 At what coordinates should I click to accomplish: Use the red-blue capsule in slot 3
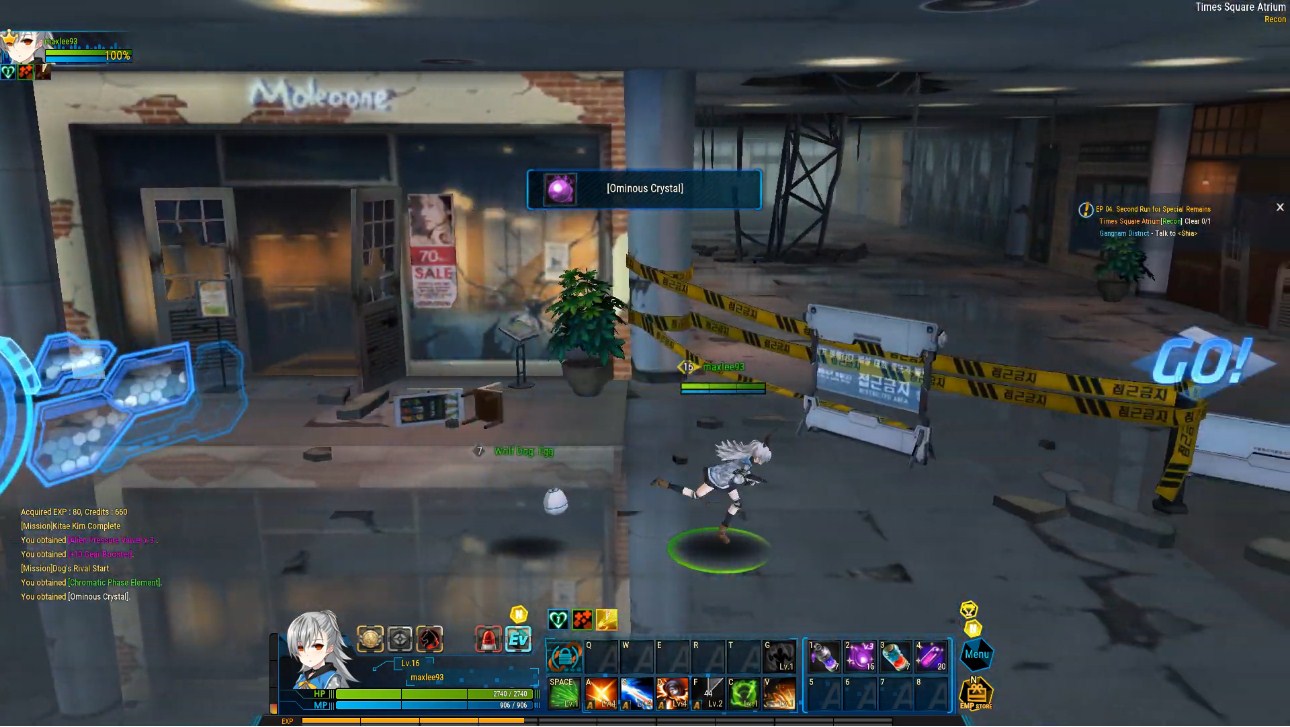pos(896,657)
